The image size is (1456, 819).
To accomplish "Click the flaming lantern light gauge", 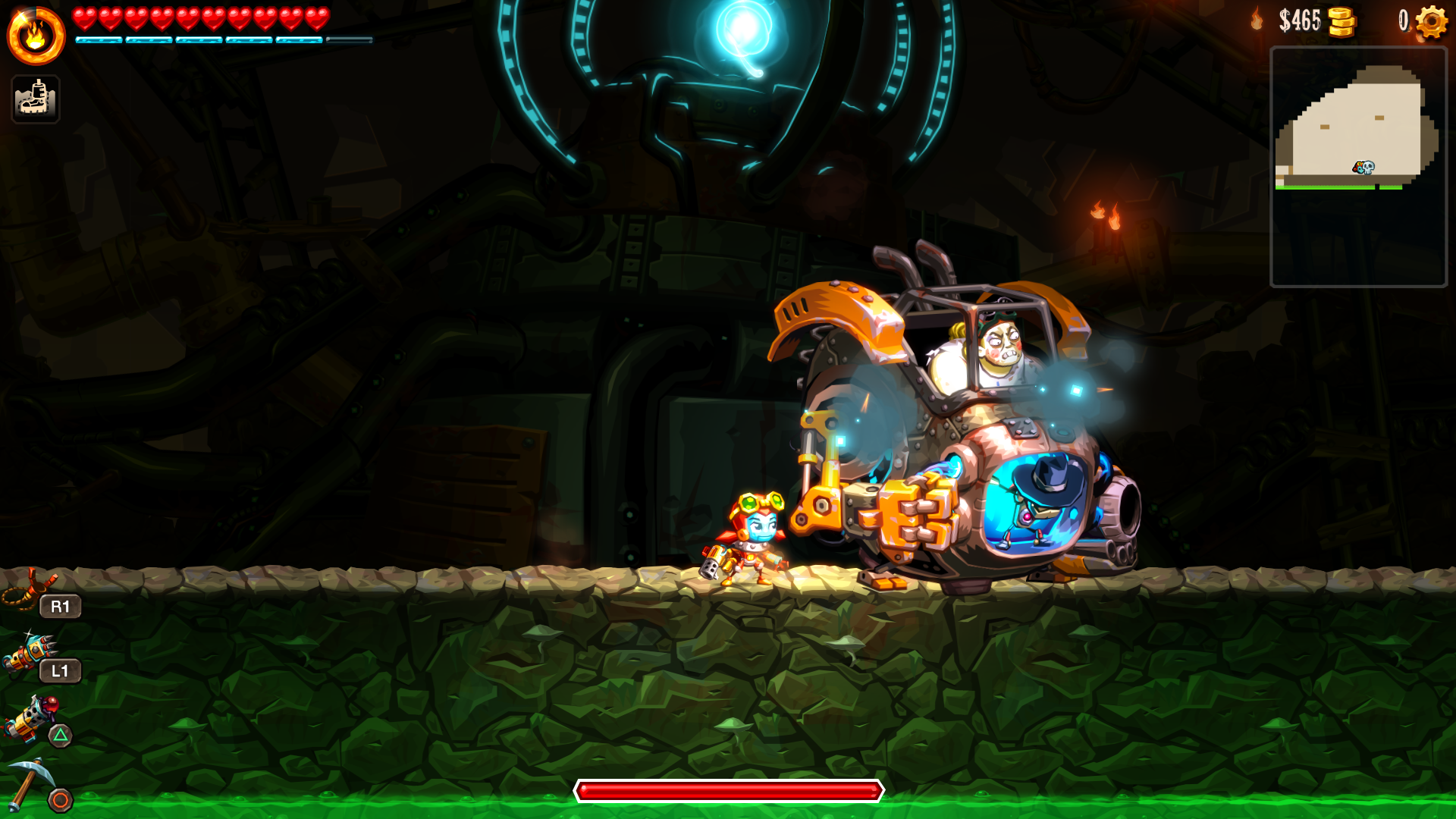I will [x=36, y=36].
